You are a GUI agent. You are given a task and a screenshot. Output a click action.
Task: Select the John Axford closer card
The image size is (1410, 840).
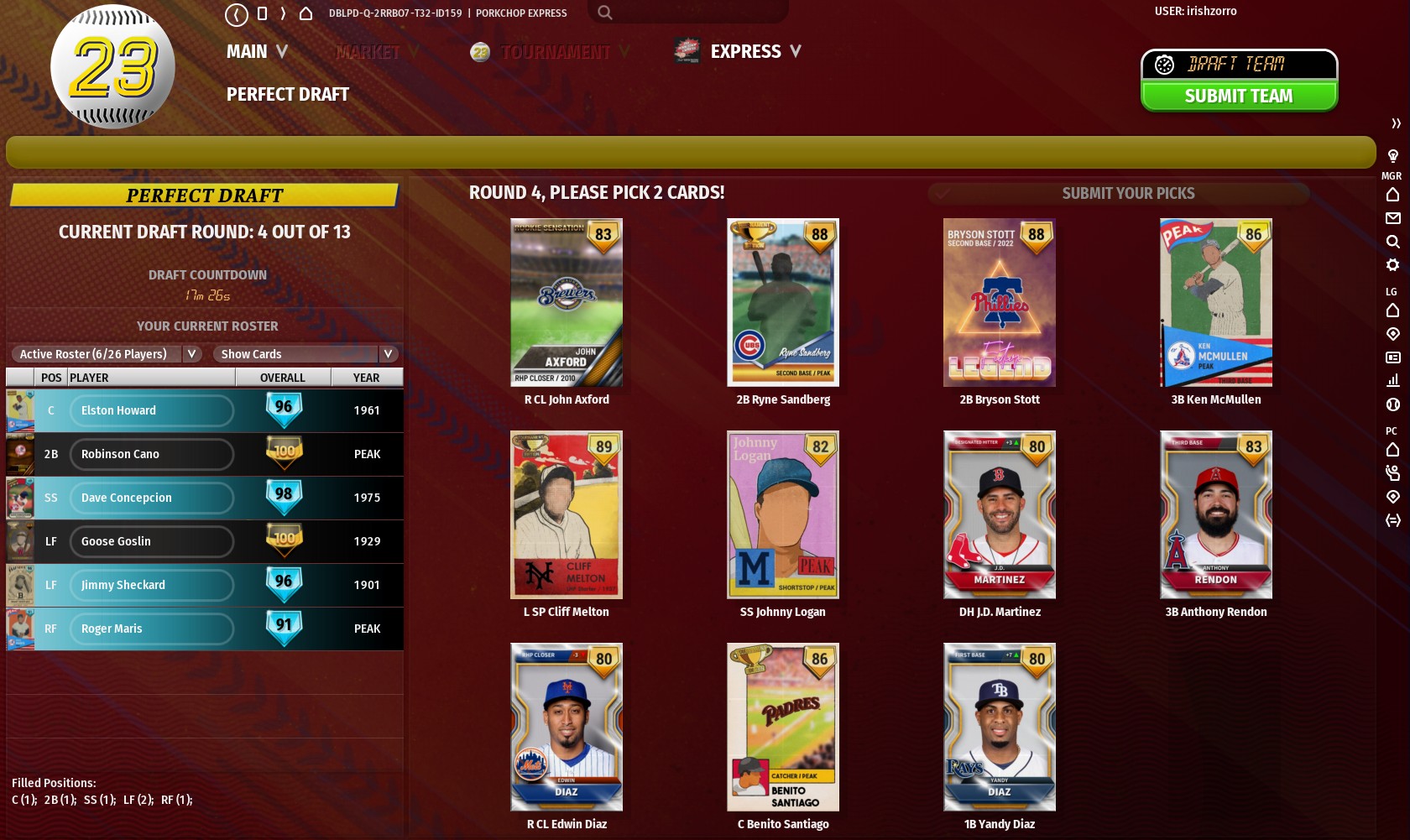[567, 303]
